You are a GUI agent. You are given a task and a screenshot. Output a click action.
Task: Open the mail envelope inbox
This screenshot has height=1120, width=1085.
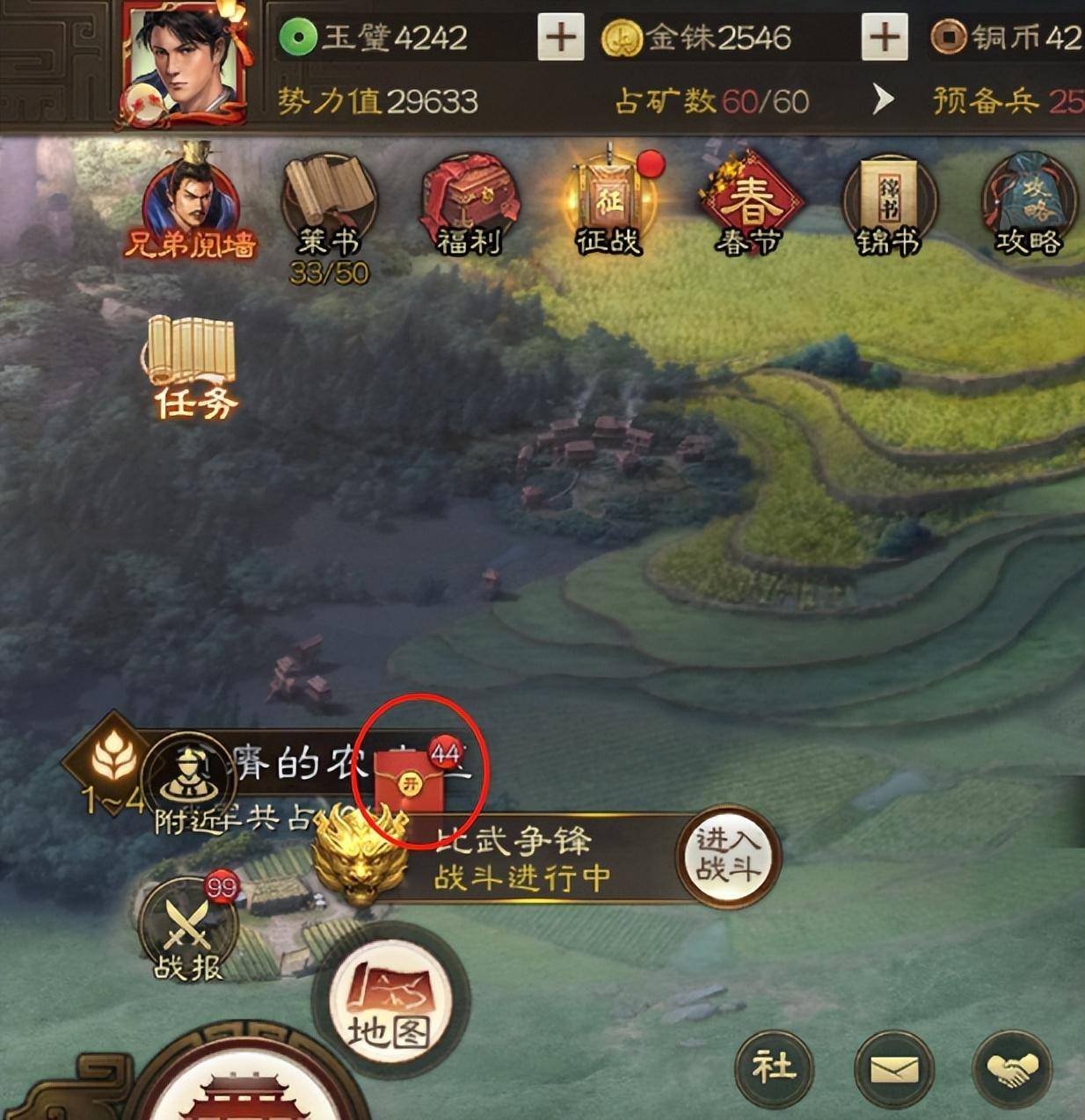(893, 1069)
